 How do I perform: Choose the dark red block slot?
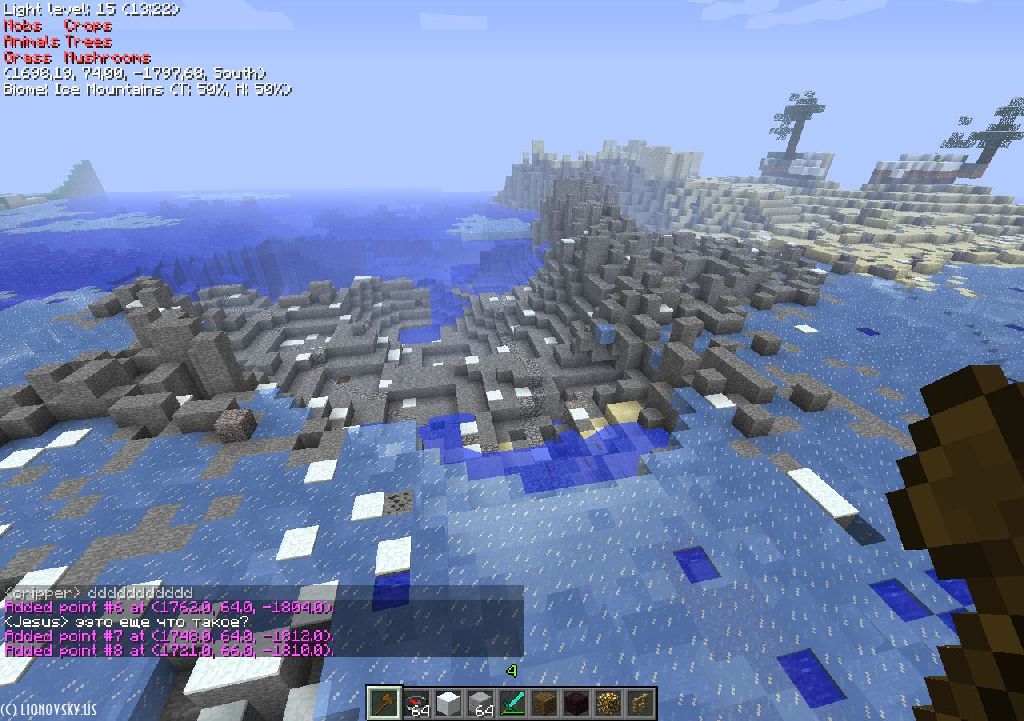[x=576, y=703]
